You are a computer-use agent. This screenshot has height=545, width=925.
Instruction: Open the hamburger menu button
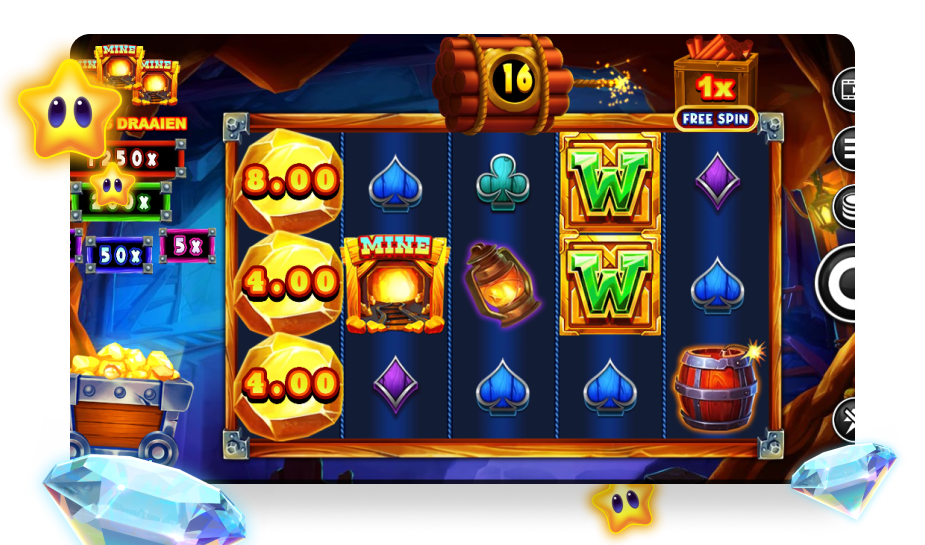click(848, 150)
